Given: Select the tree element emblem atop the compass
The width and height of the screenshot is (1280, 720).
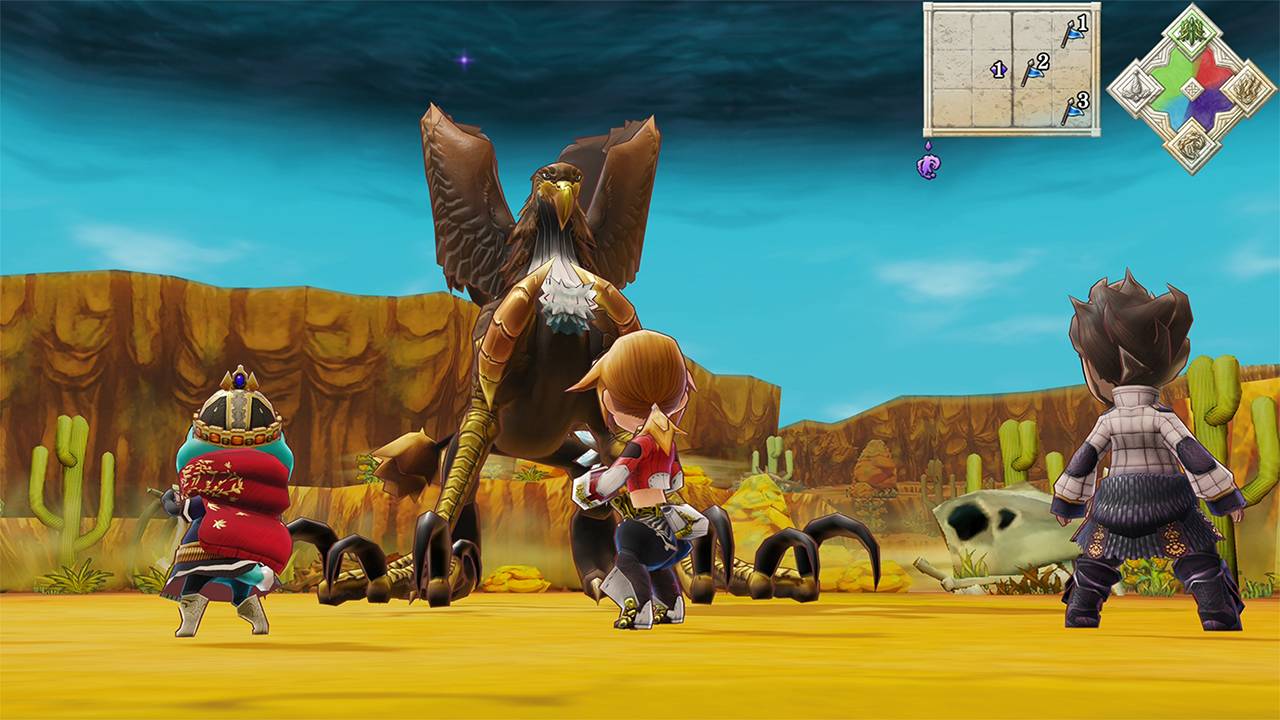Looking at the screenshot, I should [x=1190, y=33].
